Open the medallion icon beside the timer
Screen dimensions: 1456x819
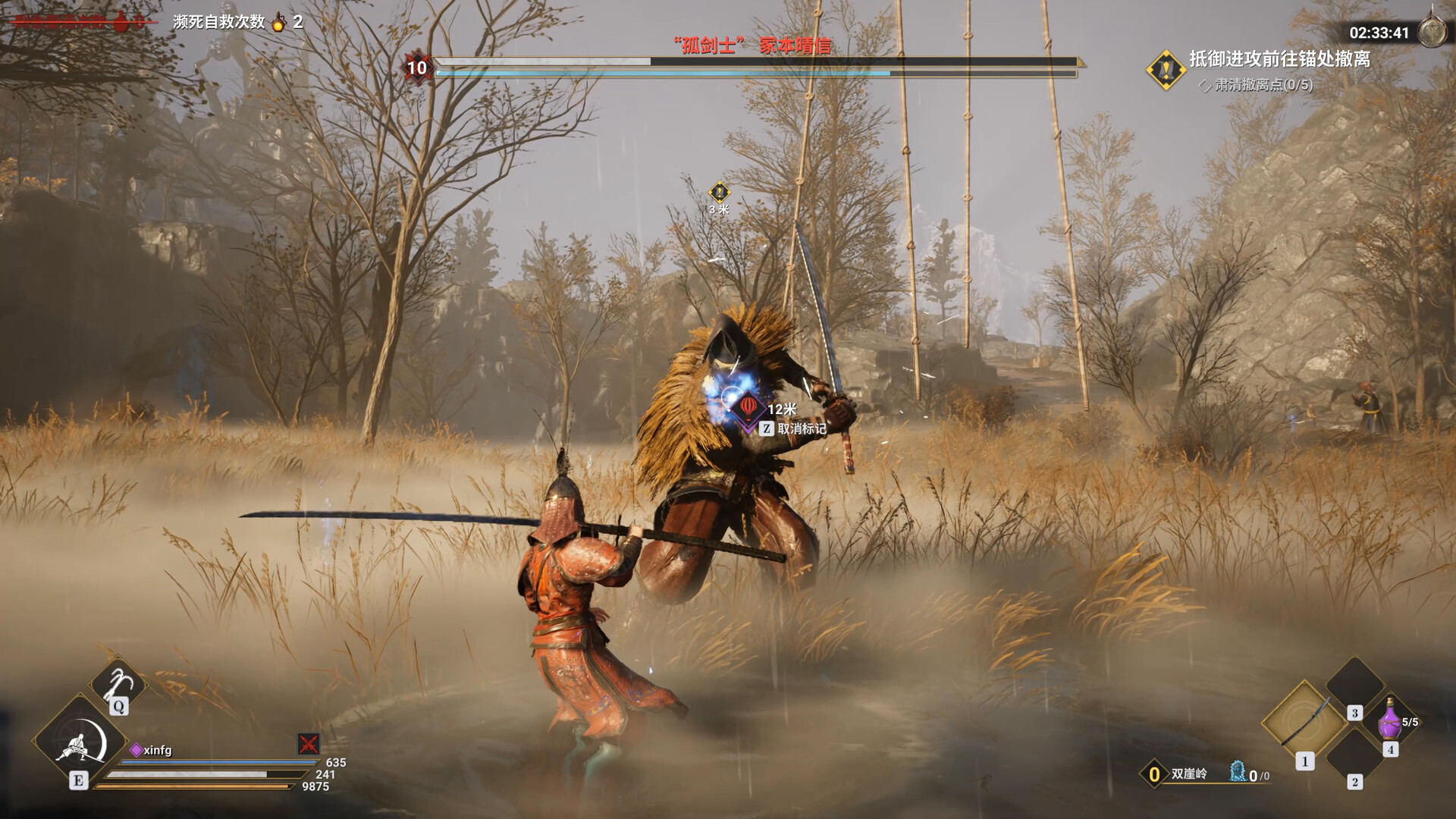pos(1432,32)
